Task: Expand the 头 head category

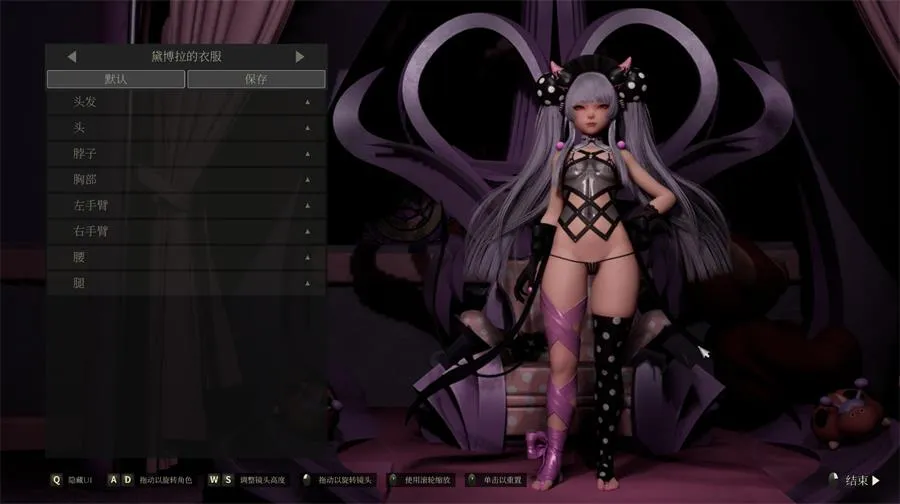Action: click(186, 128)
